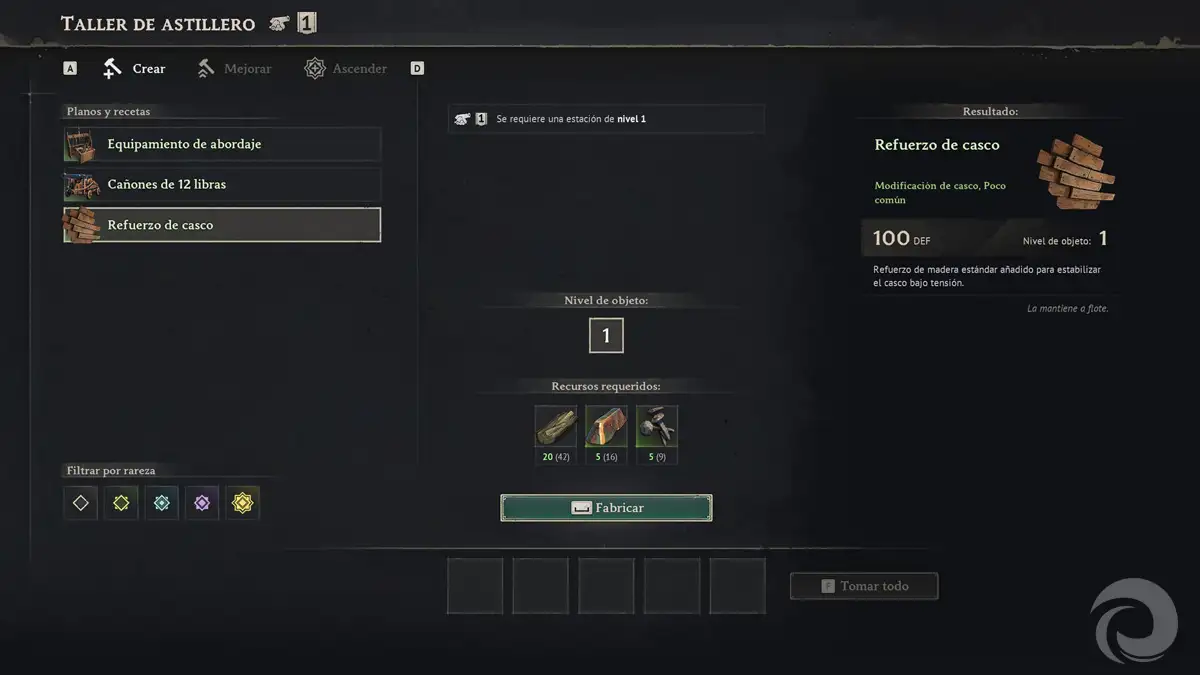Image resolution: width=1200 pixels, height=675 pixels.
Task: Enable the gold rarity filter
Action: (242, 503)
